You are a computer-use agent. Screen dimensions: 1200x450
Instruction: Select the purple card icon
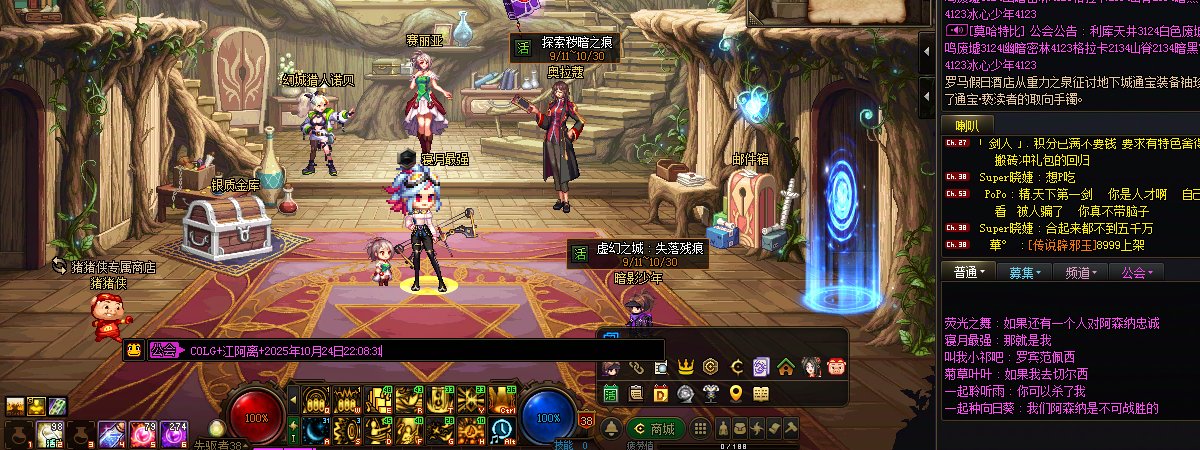click(761, 367)
